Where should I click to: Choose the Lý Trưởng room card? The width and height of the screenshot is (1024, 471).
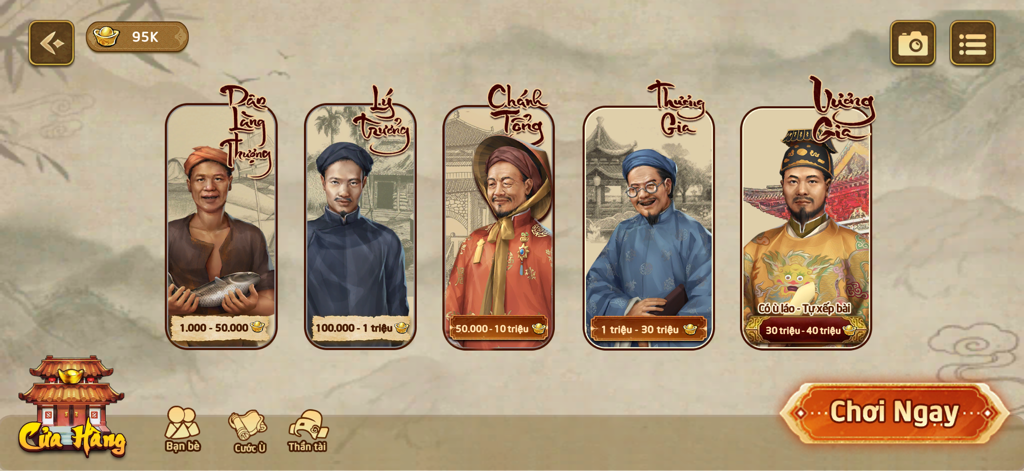360,228
